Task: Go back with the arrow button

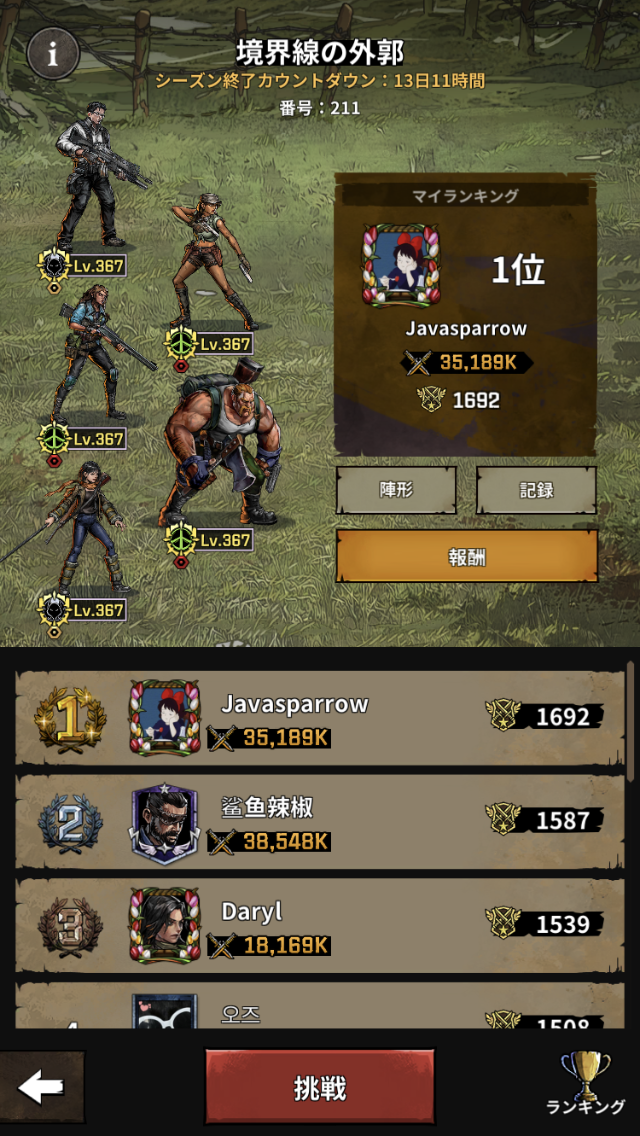Action: coord(42,1087)
